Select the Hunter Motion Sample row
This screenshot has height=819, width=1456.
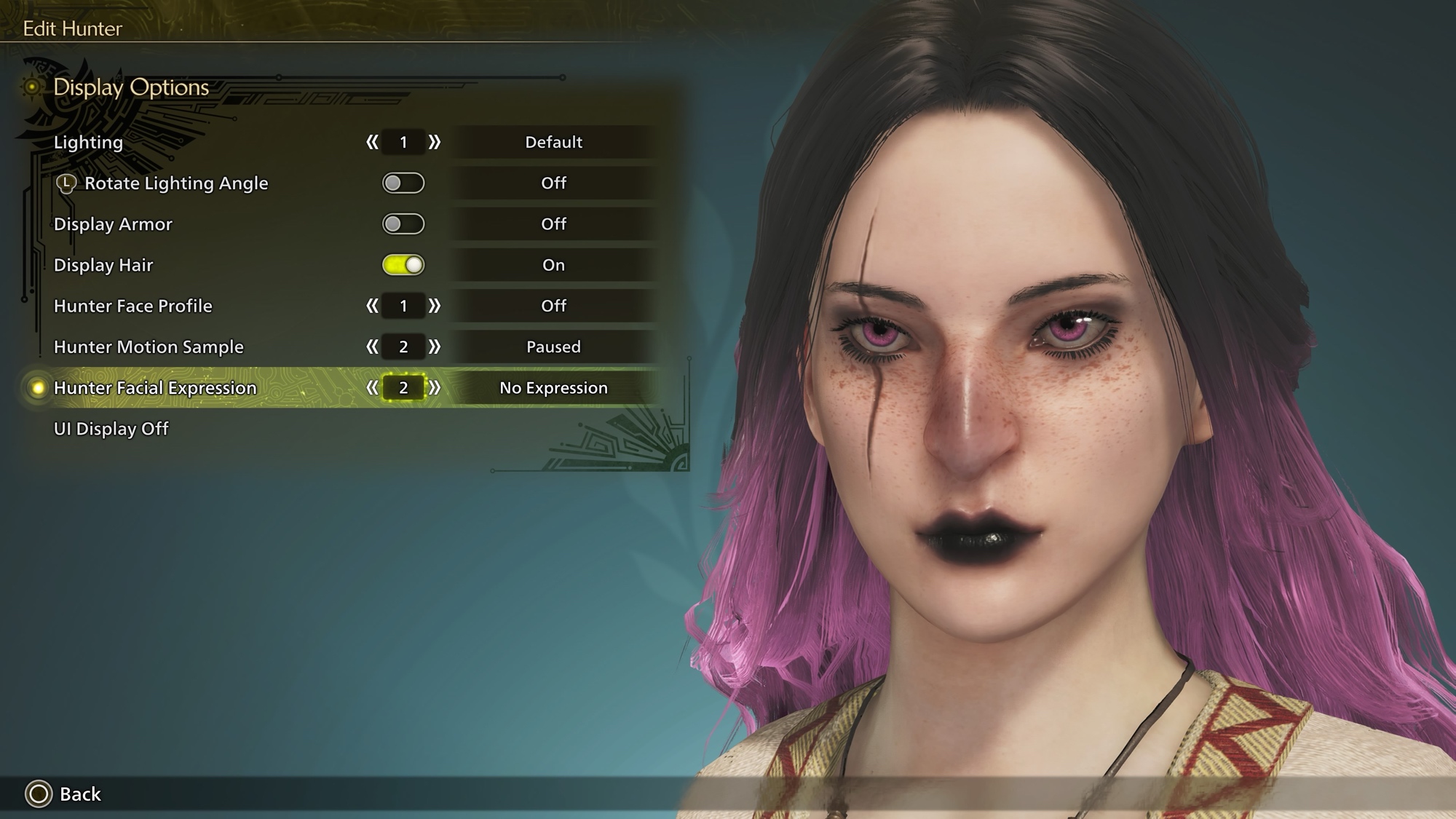[x=149, y=347]
